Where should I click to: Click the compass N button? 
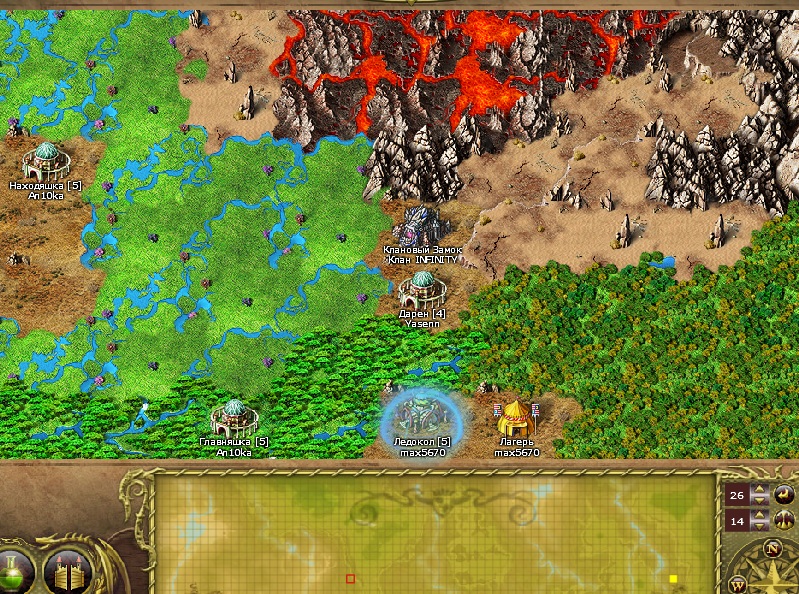pyautogui.click(x=771, y=548)
